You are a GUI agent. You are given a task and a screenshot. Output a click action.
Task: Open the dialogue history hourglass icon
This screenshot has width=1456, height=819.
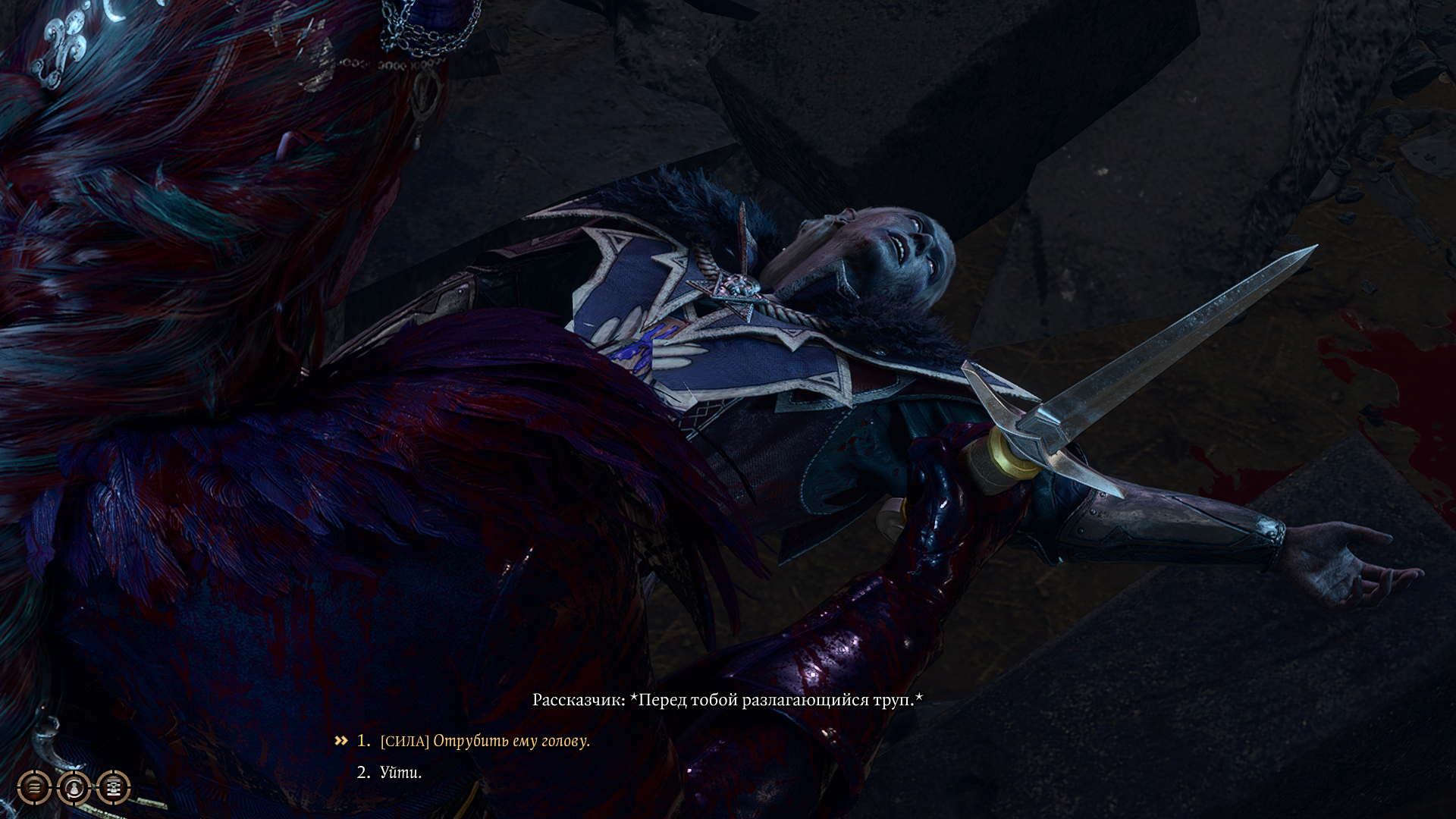(x=114, y=788)
